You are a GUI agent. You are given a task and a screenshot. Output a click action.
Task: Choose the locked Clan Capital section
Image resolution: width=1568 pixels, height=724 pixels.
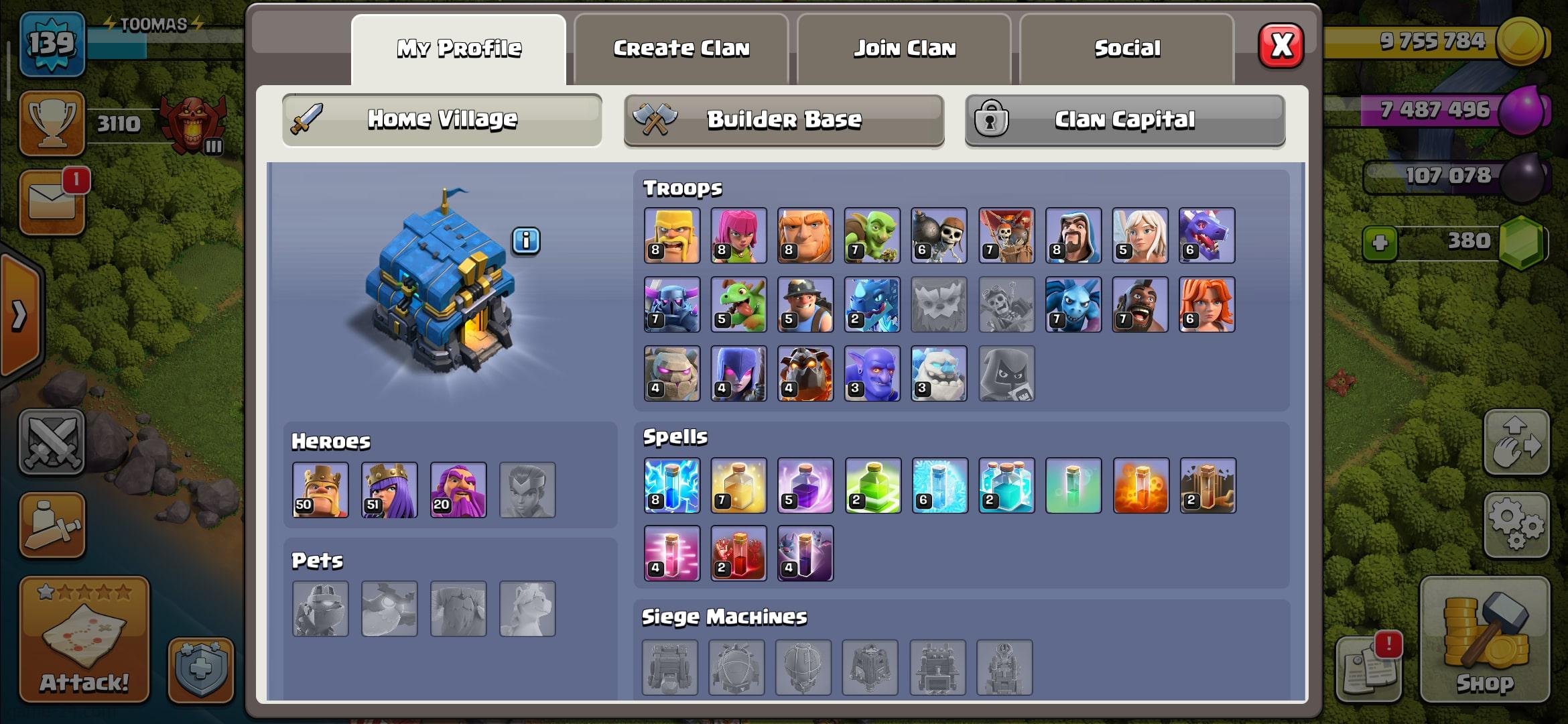(1124, 120)
